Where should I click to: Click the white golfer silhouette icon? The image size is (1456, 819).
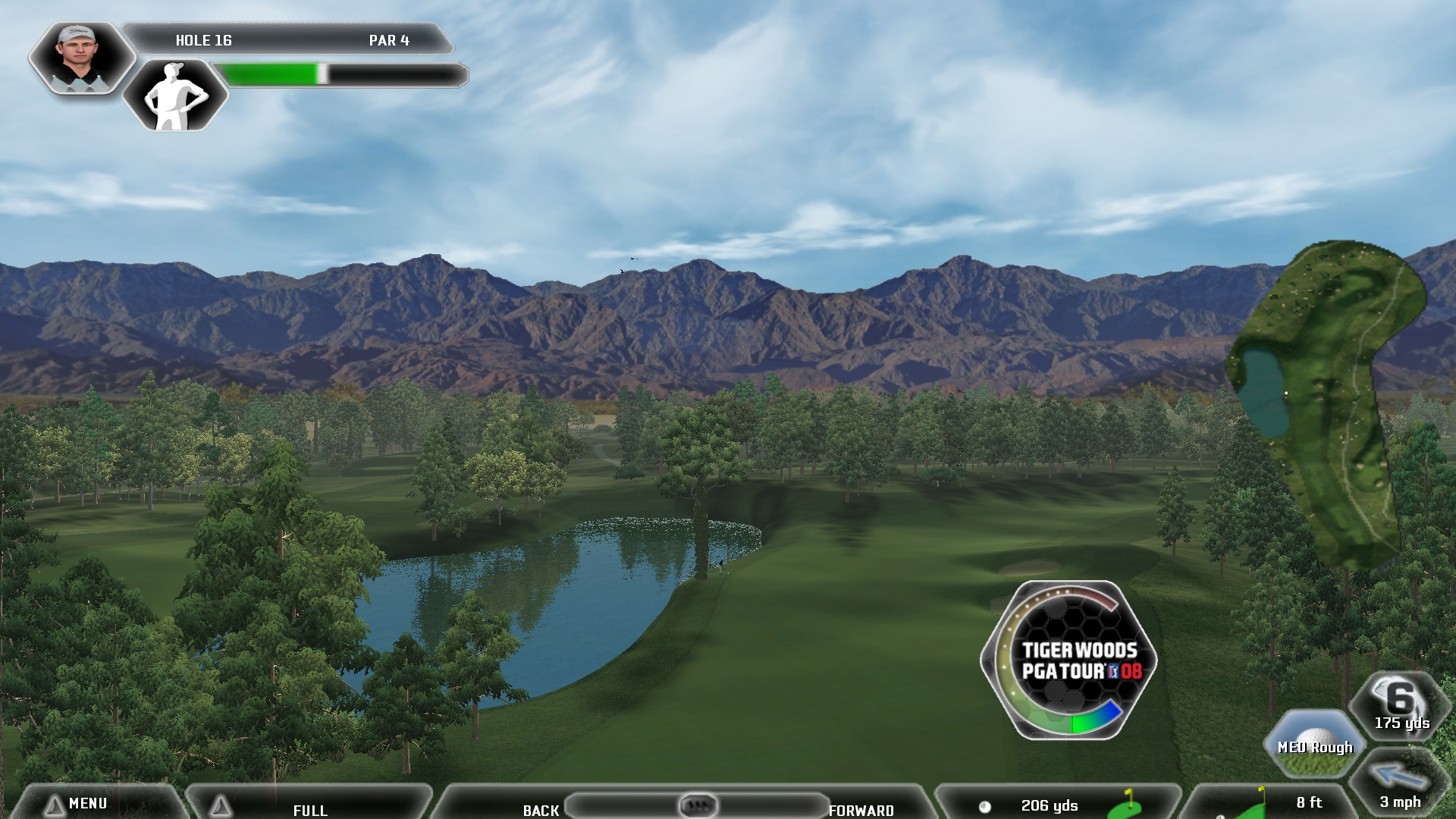click(175, 96)
